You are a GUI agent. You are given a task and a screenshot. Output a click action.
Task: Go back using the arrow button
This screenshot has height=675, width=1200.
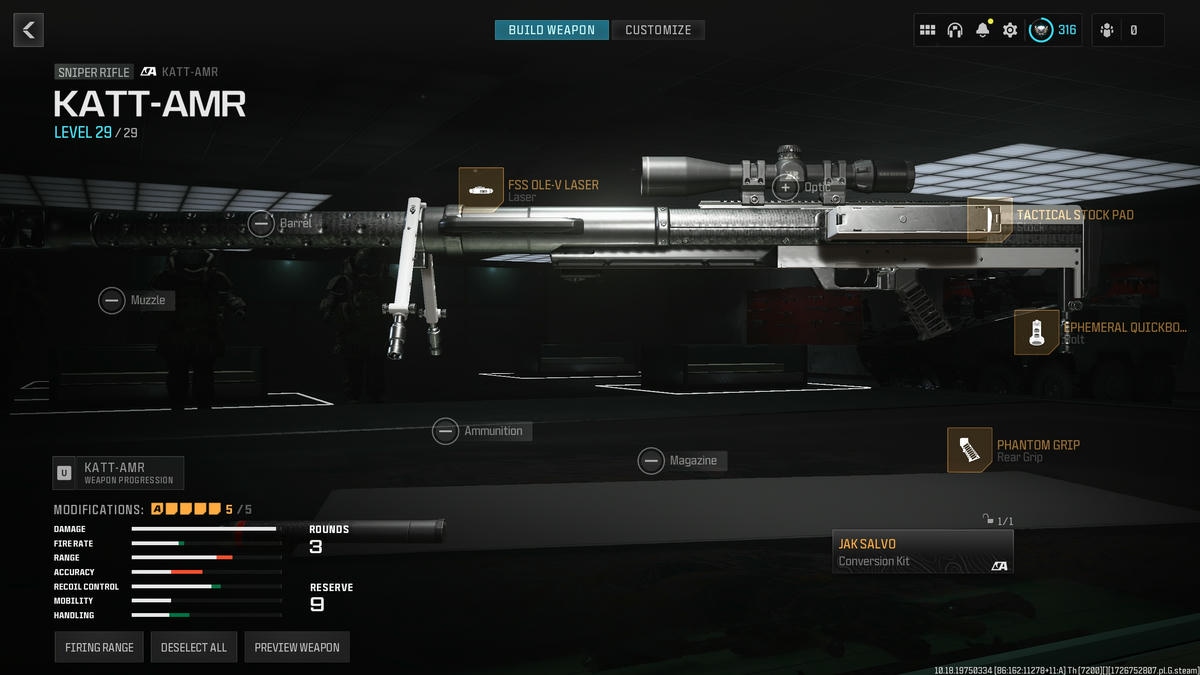(x=28, y=30)
